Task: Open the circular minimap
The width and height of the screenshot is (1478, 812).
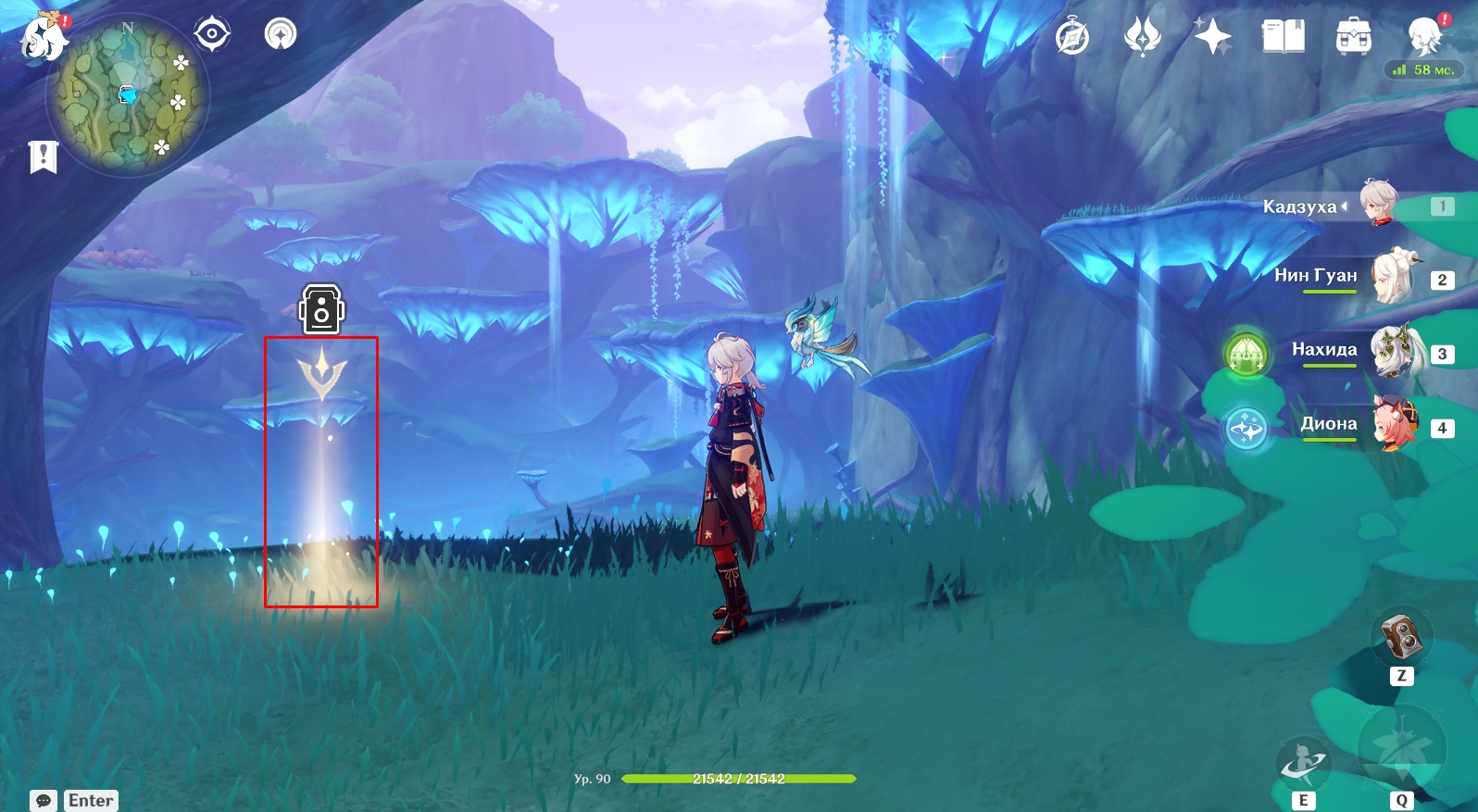Action: pos(128,95)
